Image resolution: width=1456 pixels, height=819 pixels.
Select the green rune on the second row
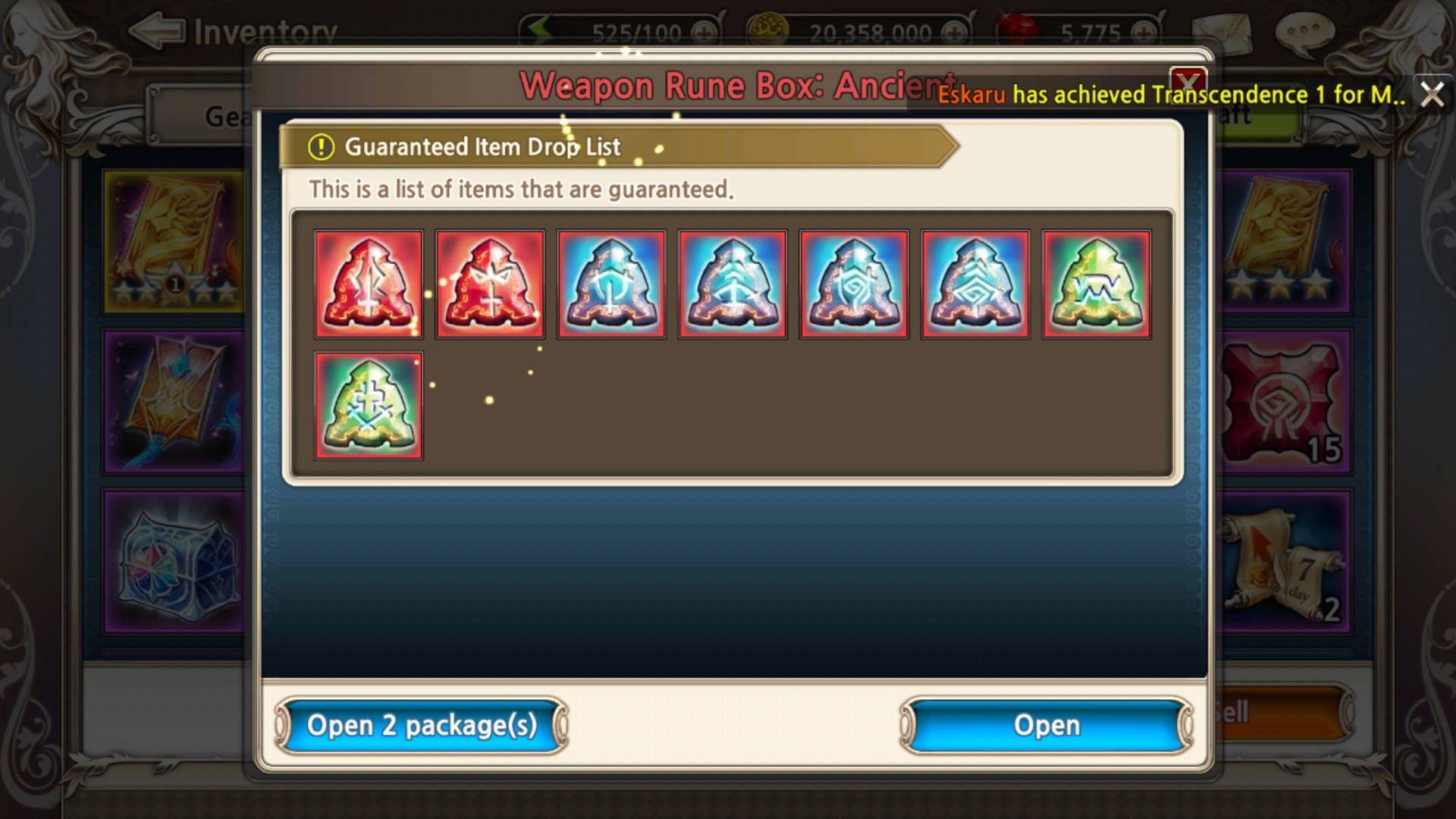click(x=369, y=405)
